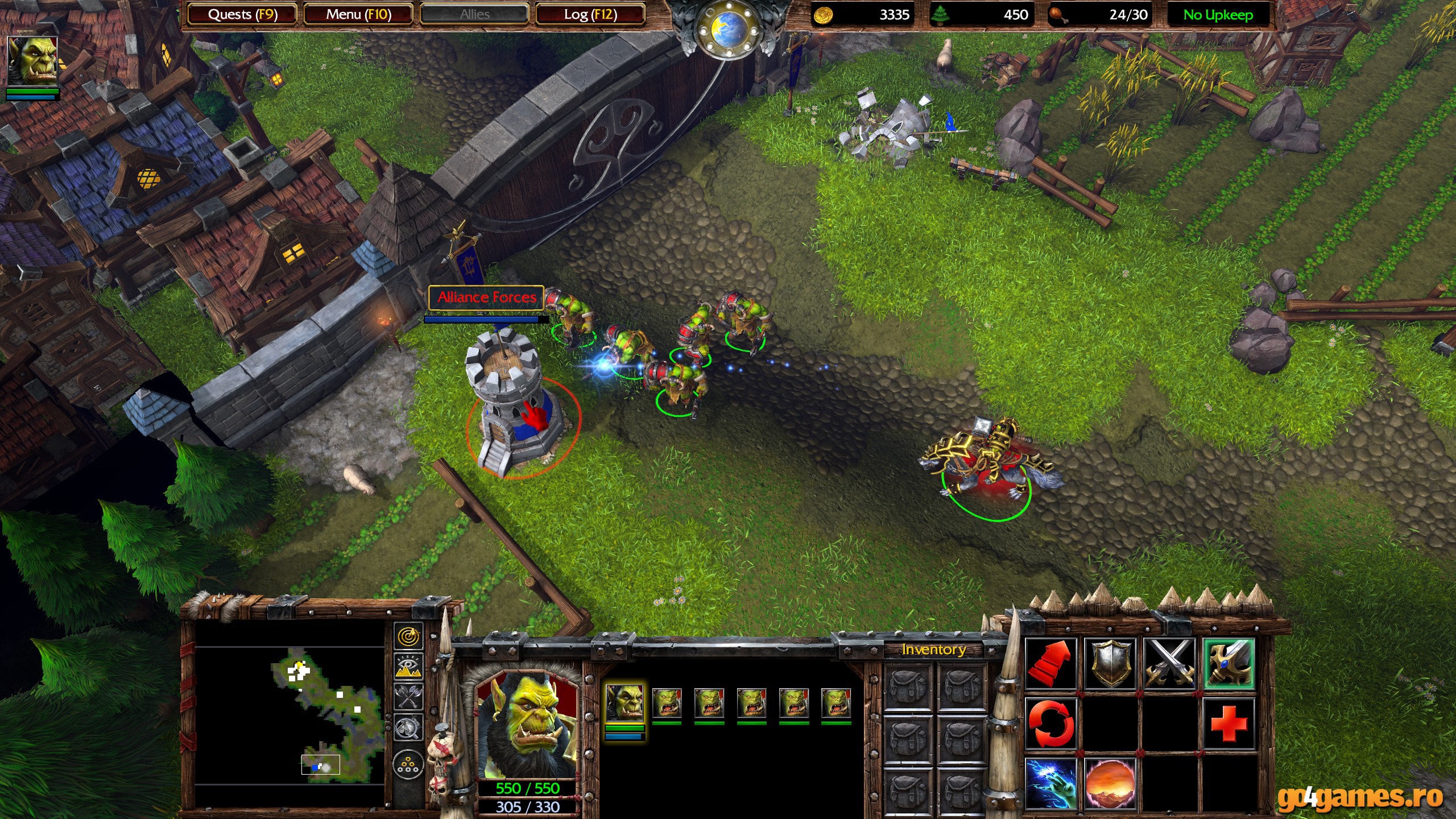
Task: Issue the Stop command shield icon
Action: [x=1110, y=663]
